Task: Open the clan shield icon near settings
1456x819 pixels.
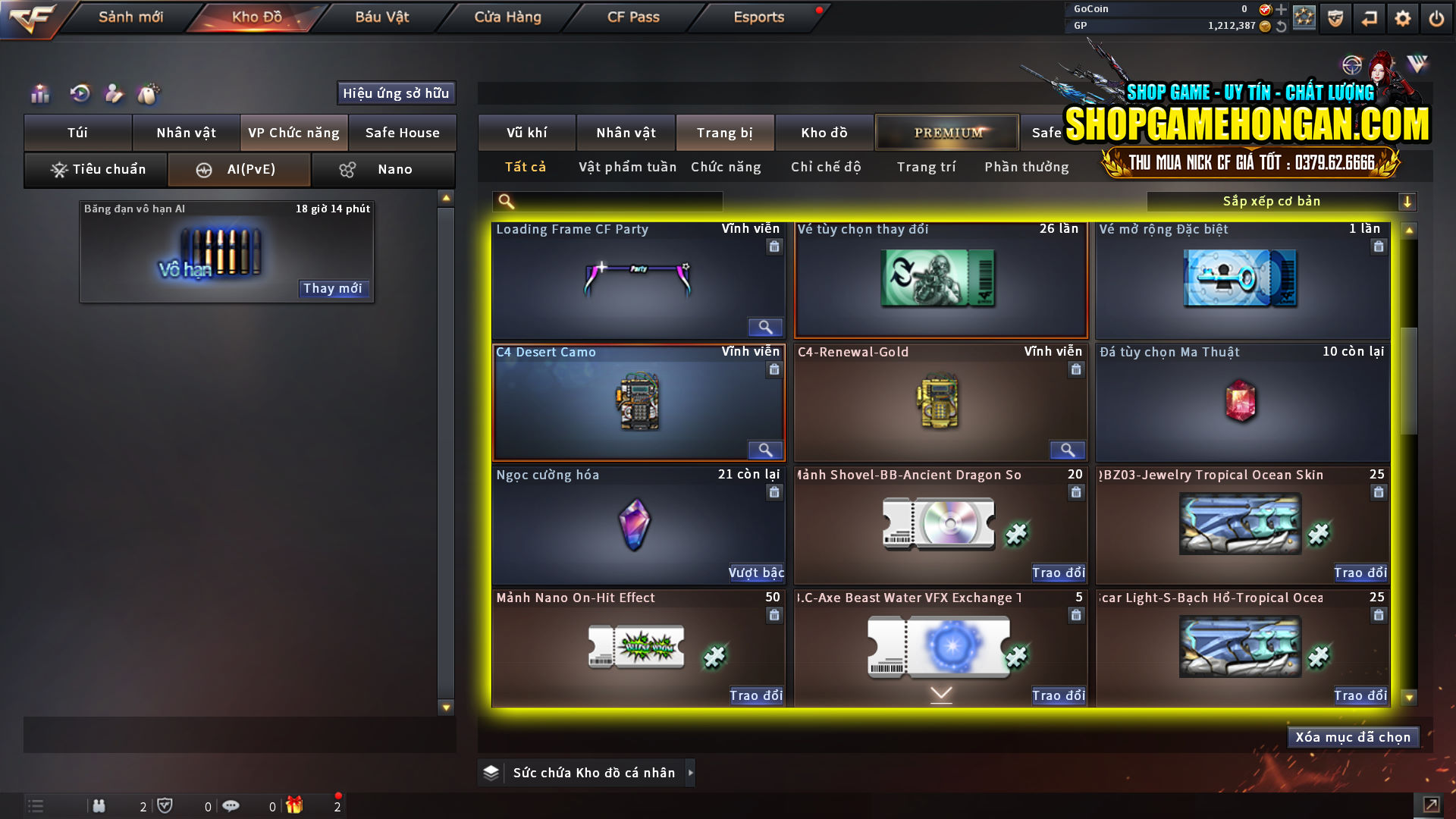Action: (1335, 17)
